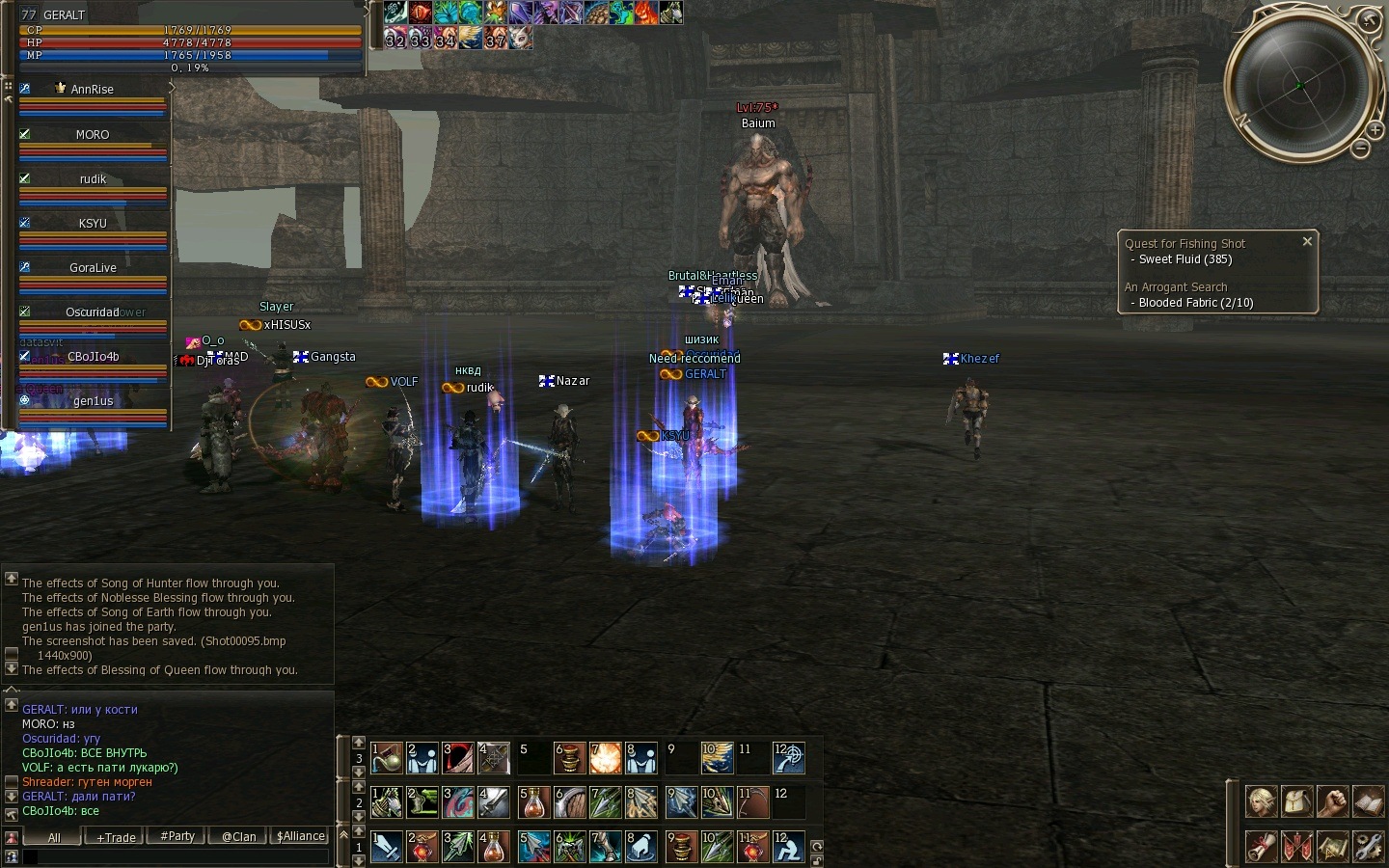Zoom in the radar with plus button

point(1375,130)
